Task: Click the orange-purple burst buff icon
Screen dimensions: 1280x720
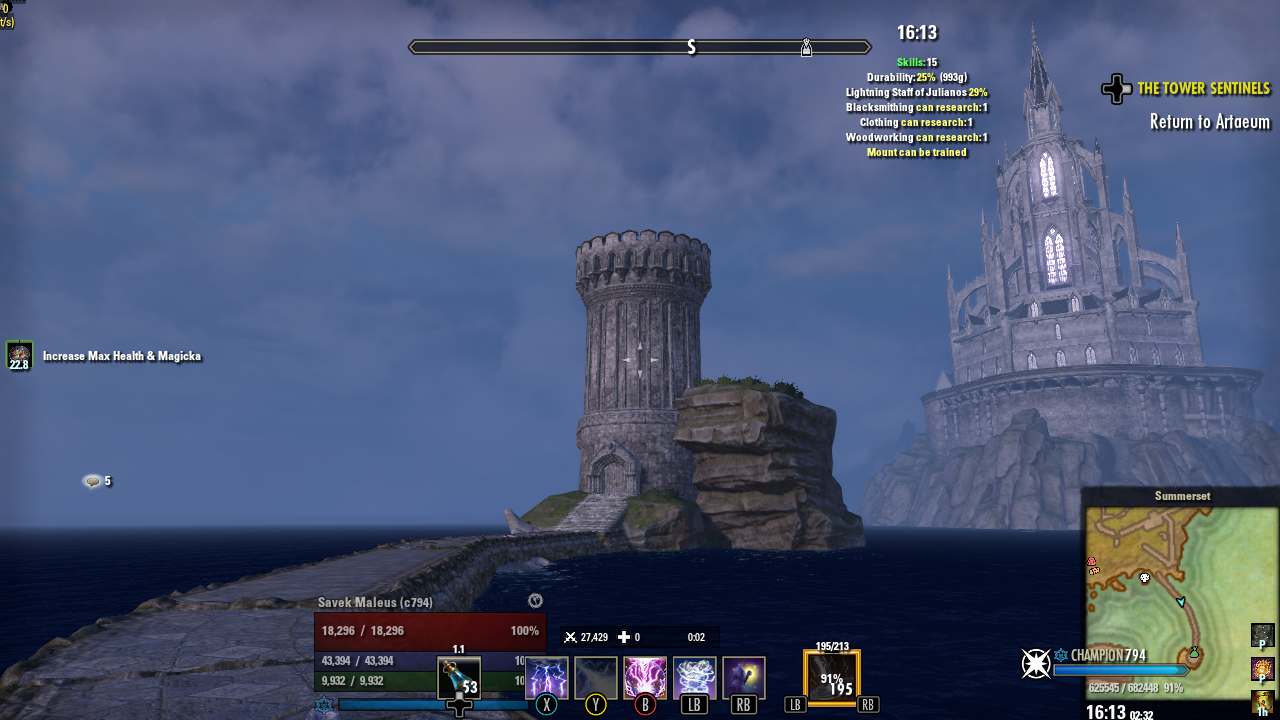Action: (1262, 668)
